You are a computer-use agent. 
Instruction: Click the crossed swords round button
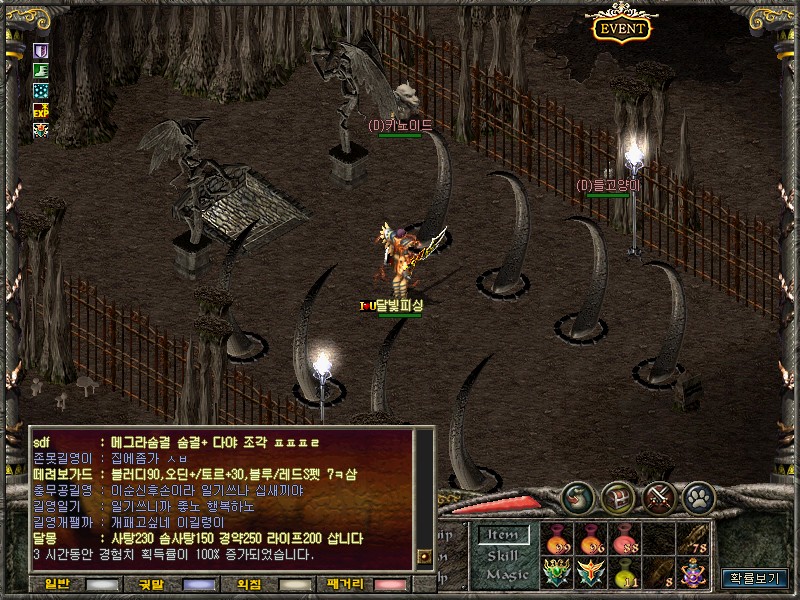[659, 497]
